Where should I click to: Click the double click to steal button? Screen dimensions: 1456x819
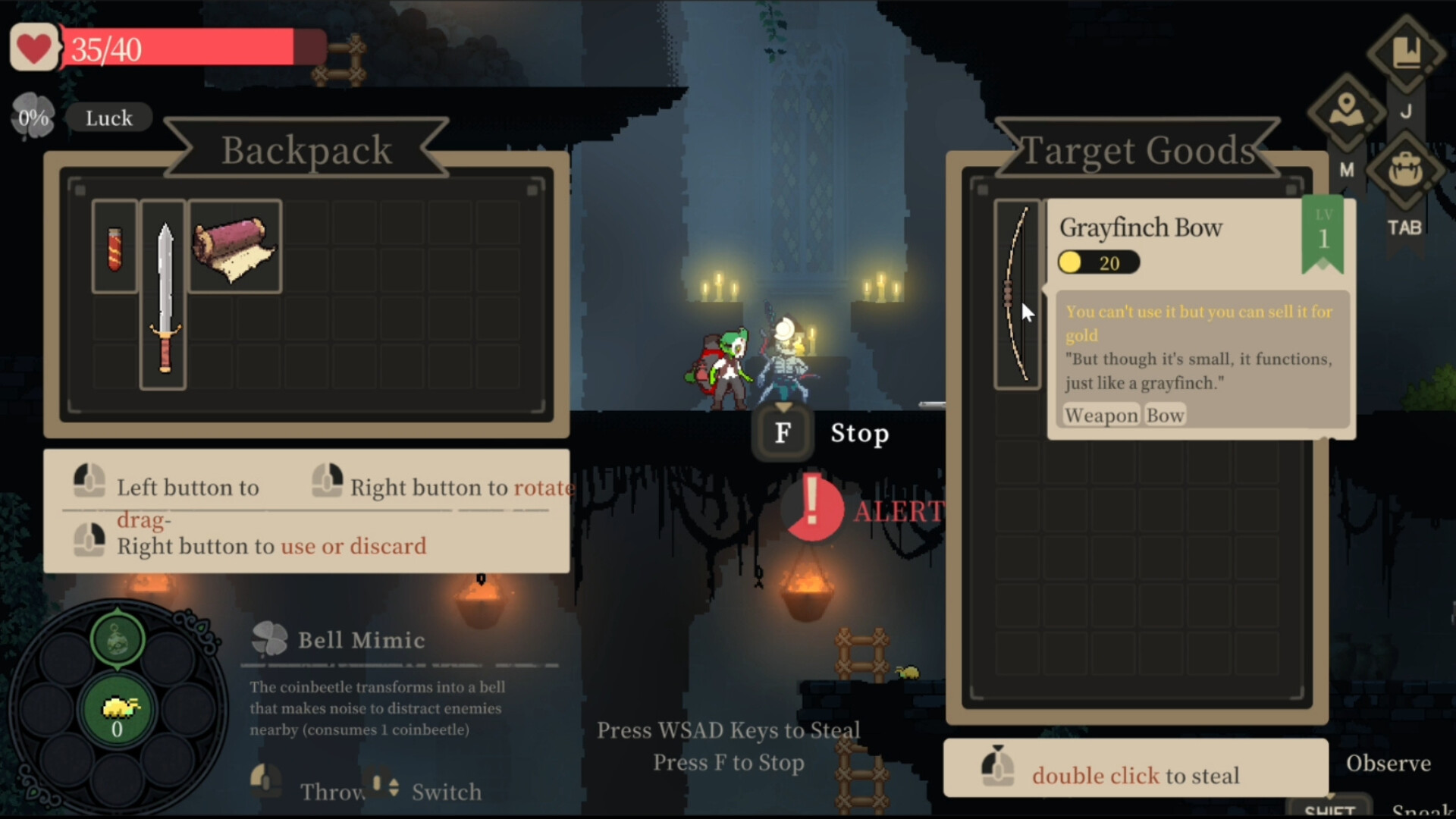coord(1135,768)
